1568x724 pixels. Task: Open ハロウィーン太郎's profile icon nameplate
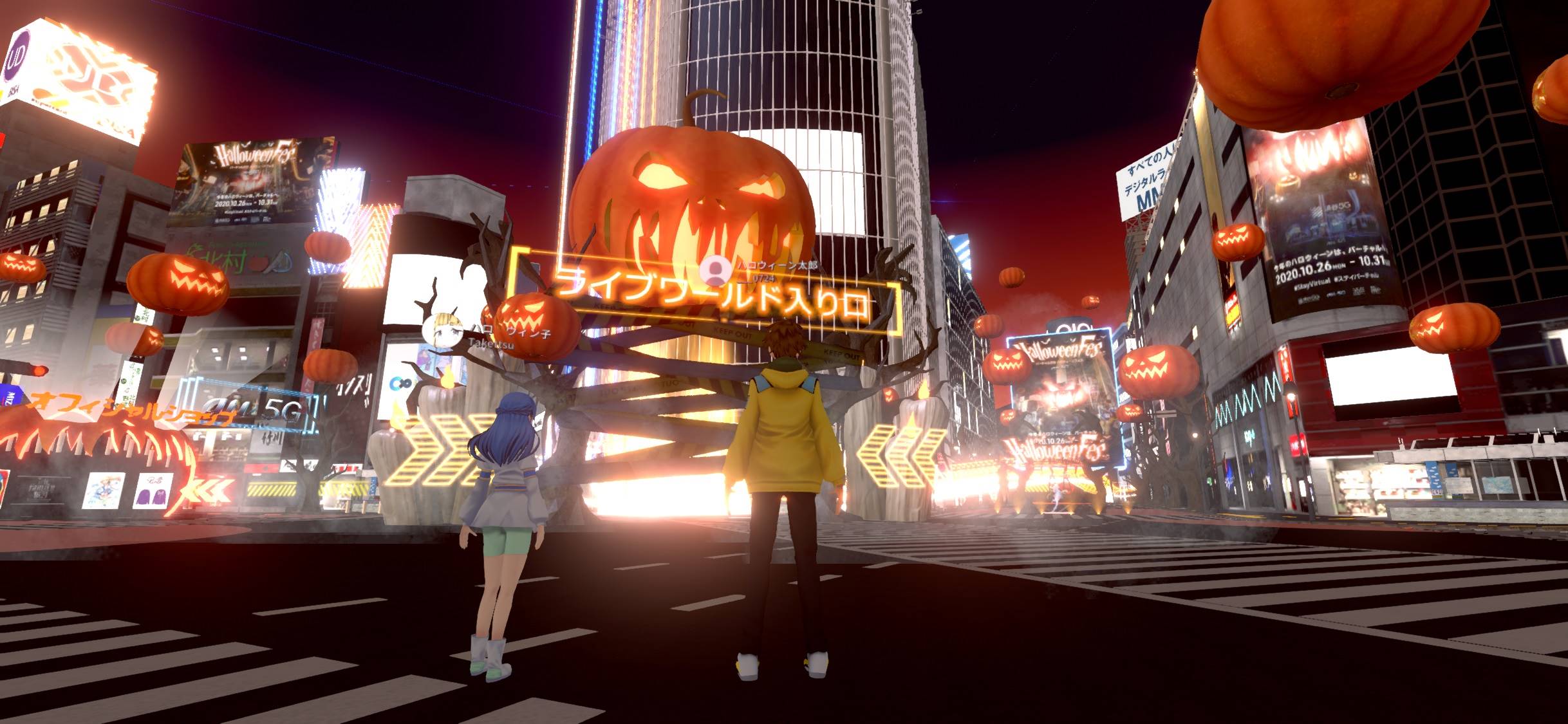coord(714,270)
